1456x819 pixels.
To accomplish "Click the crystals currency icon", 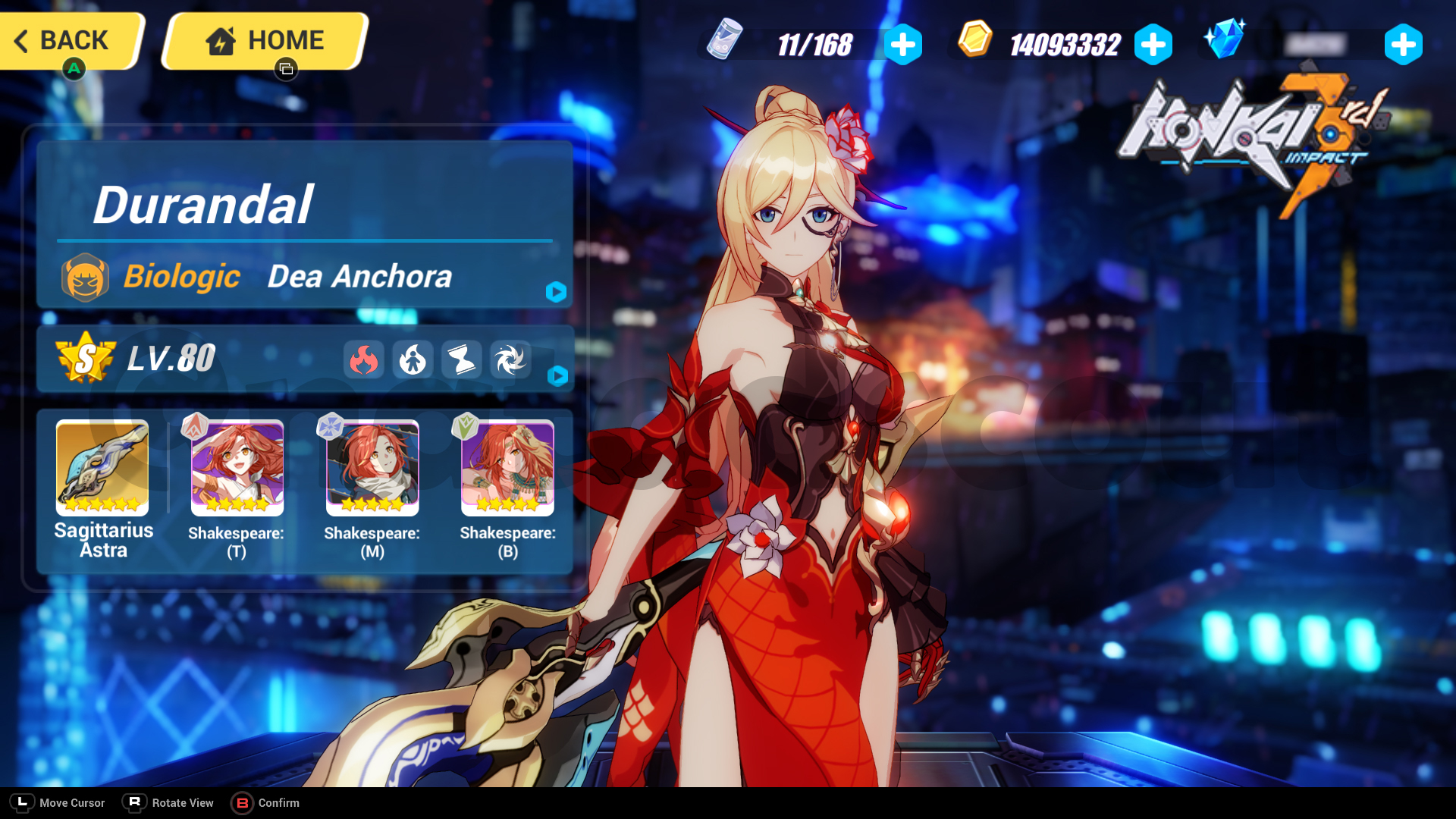I will tap(1226, 40).
